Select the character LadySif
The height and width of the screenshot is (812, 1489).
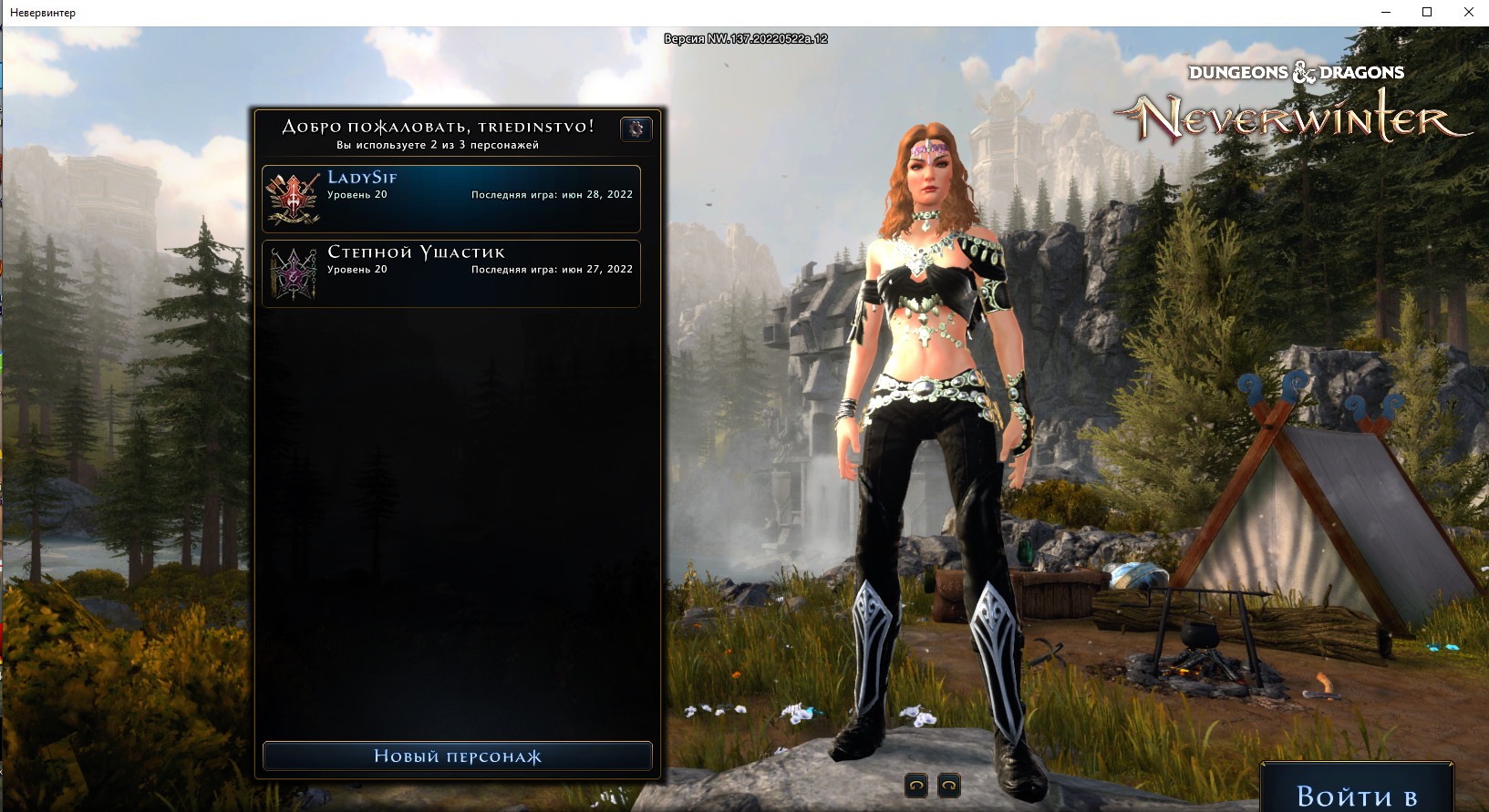[x=451, y=198]
